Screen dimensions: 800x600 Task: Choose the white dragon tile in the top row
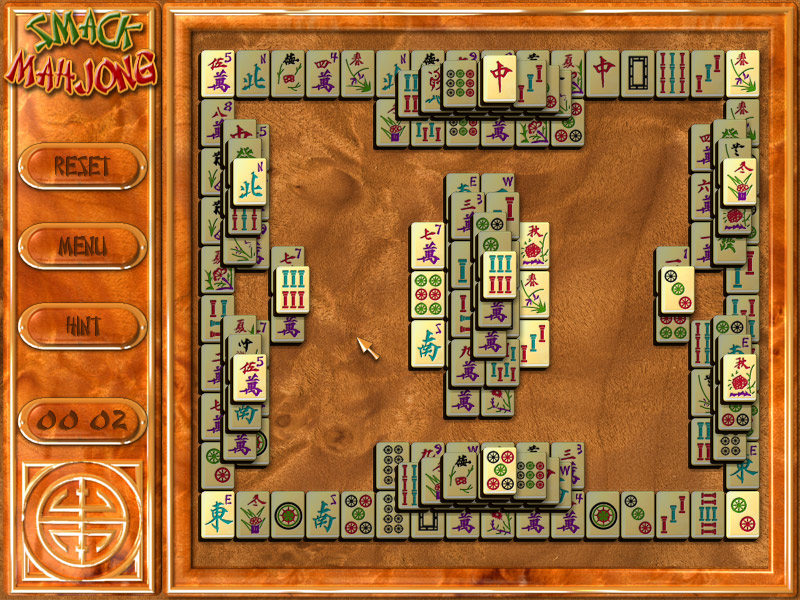(637, 74)
